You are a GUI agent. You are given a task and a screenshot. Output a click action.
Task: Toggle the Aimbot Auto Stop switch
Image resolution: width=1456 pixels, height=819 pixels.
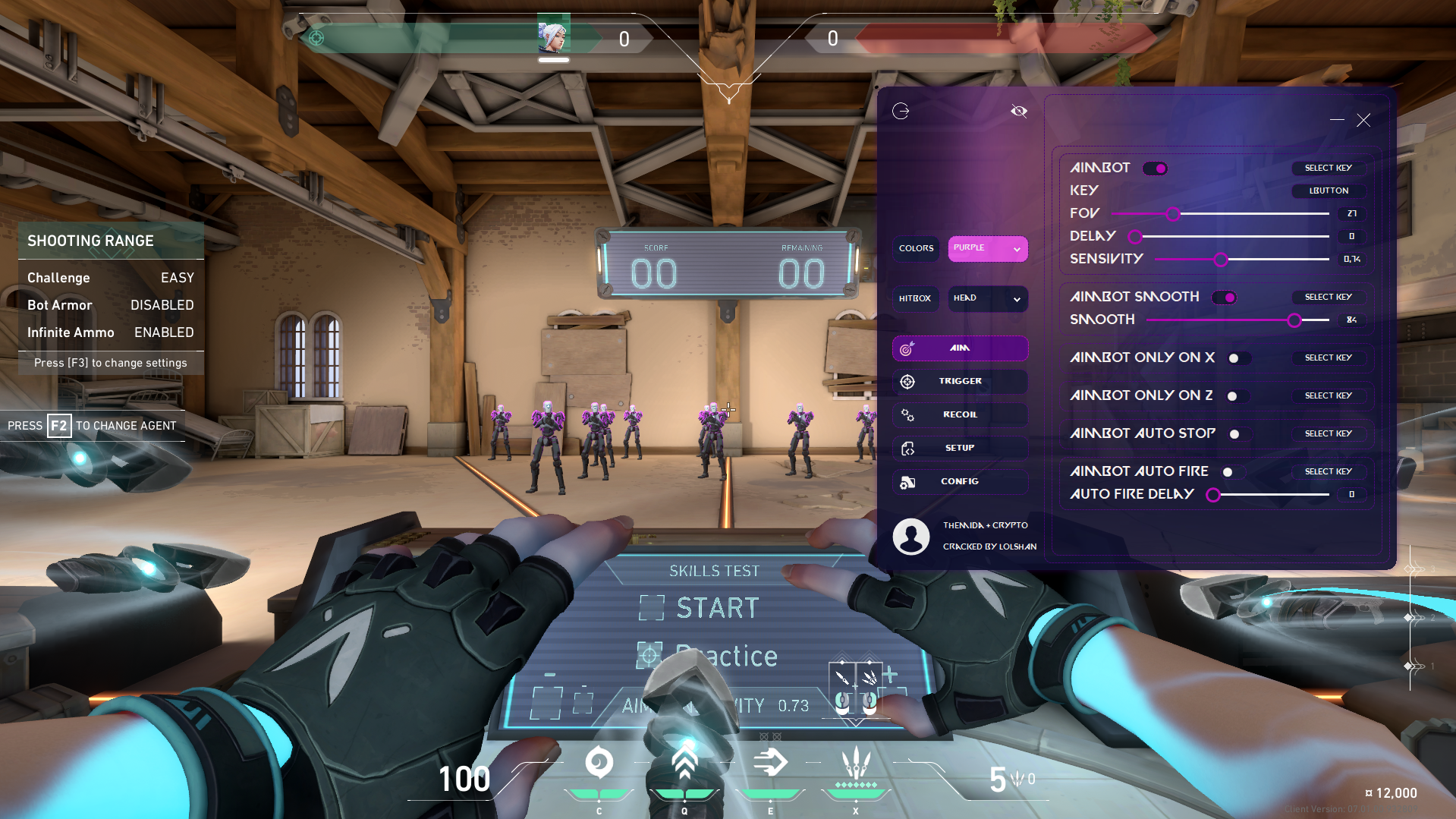click(x=1236, y=434)
